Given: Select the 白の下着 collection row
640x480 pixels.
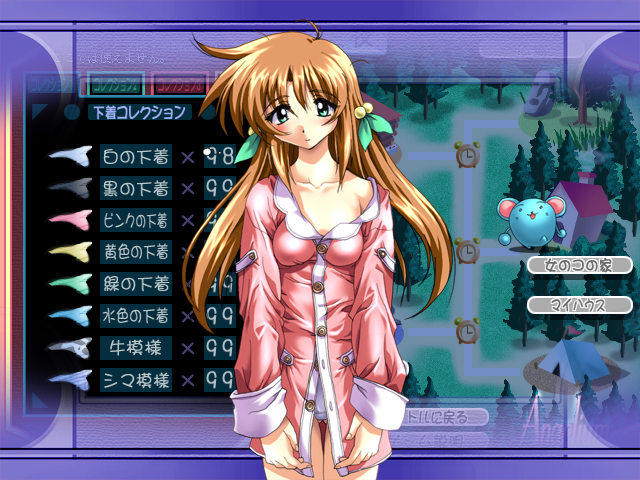Looking at the screenshot, I should pos(136,156).
